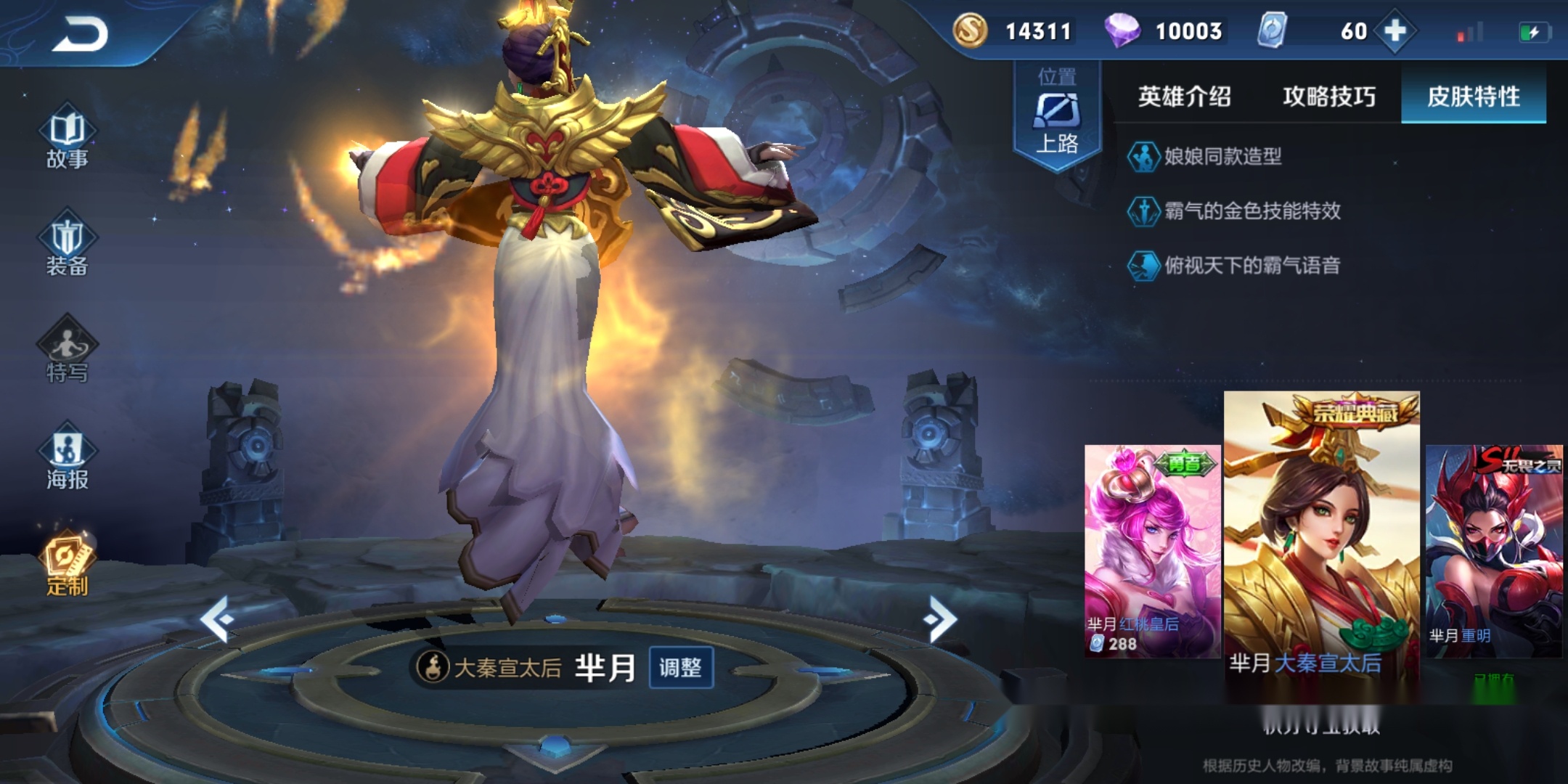Show previous hero with left arrow
Image resolution: width=1568 pixels, height=784 pixels.
click(x=217, y=618)
